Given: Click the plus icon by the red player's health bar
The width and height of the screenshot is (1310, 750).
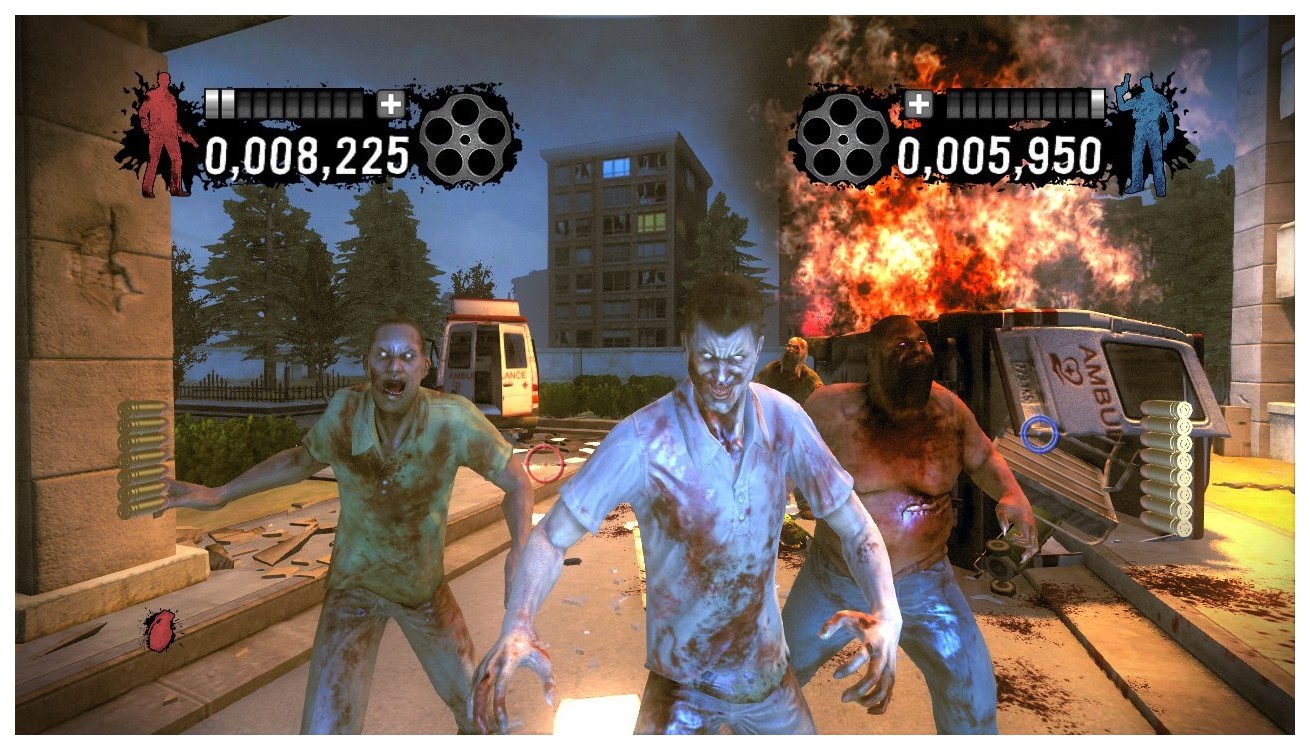Looking at the screenshot, I should tap(391, 103).
